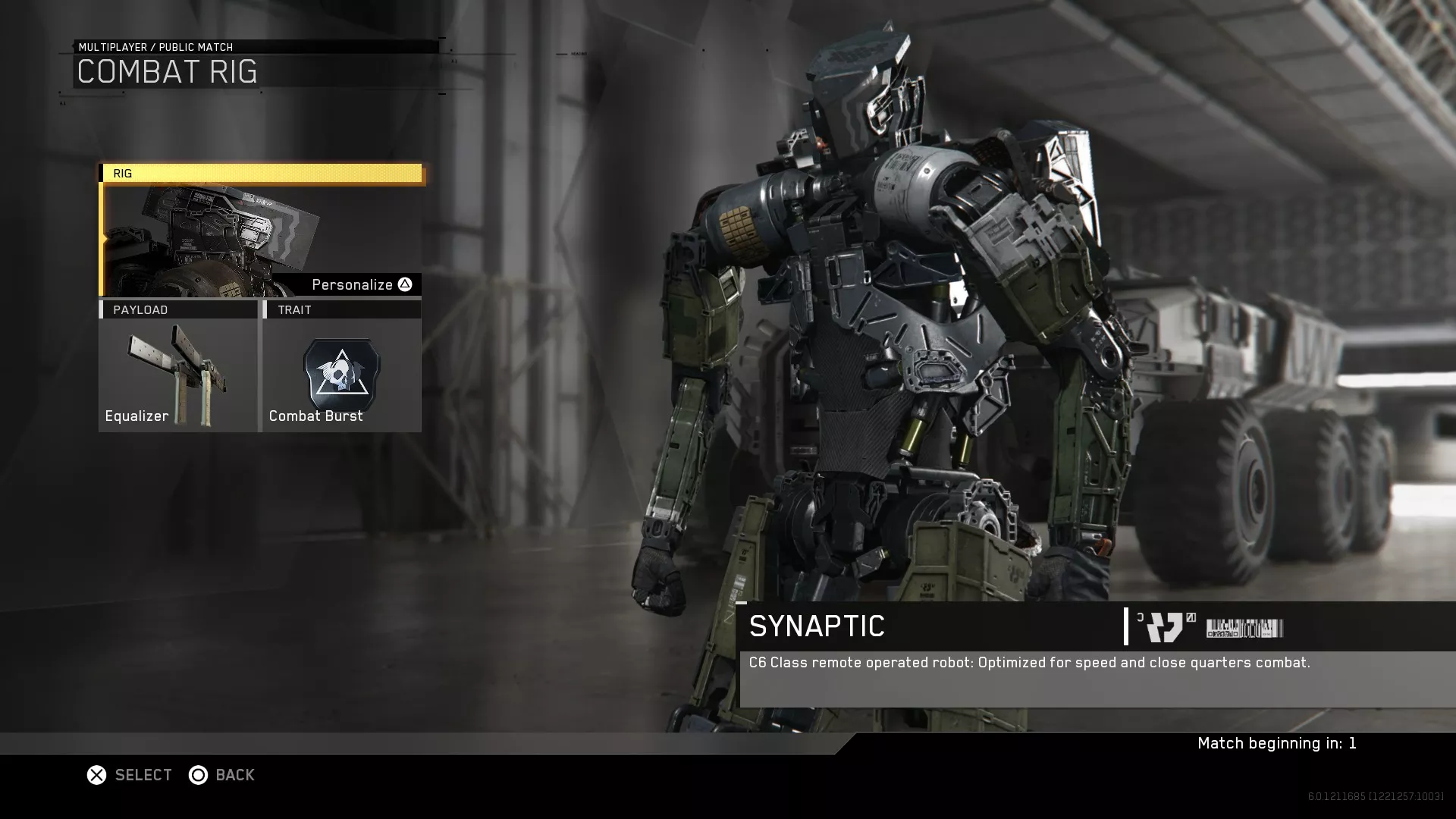Click the Synaptic faction emblem icon

pos(1166,626)
